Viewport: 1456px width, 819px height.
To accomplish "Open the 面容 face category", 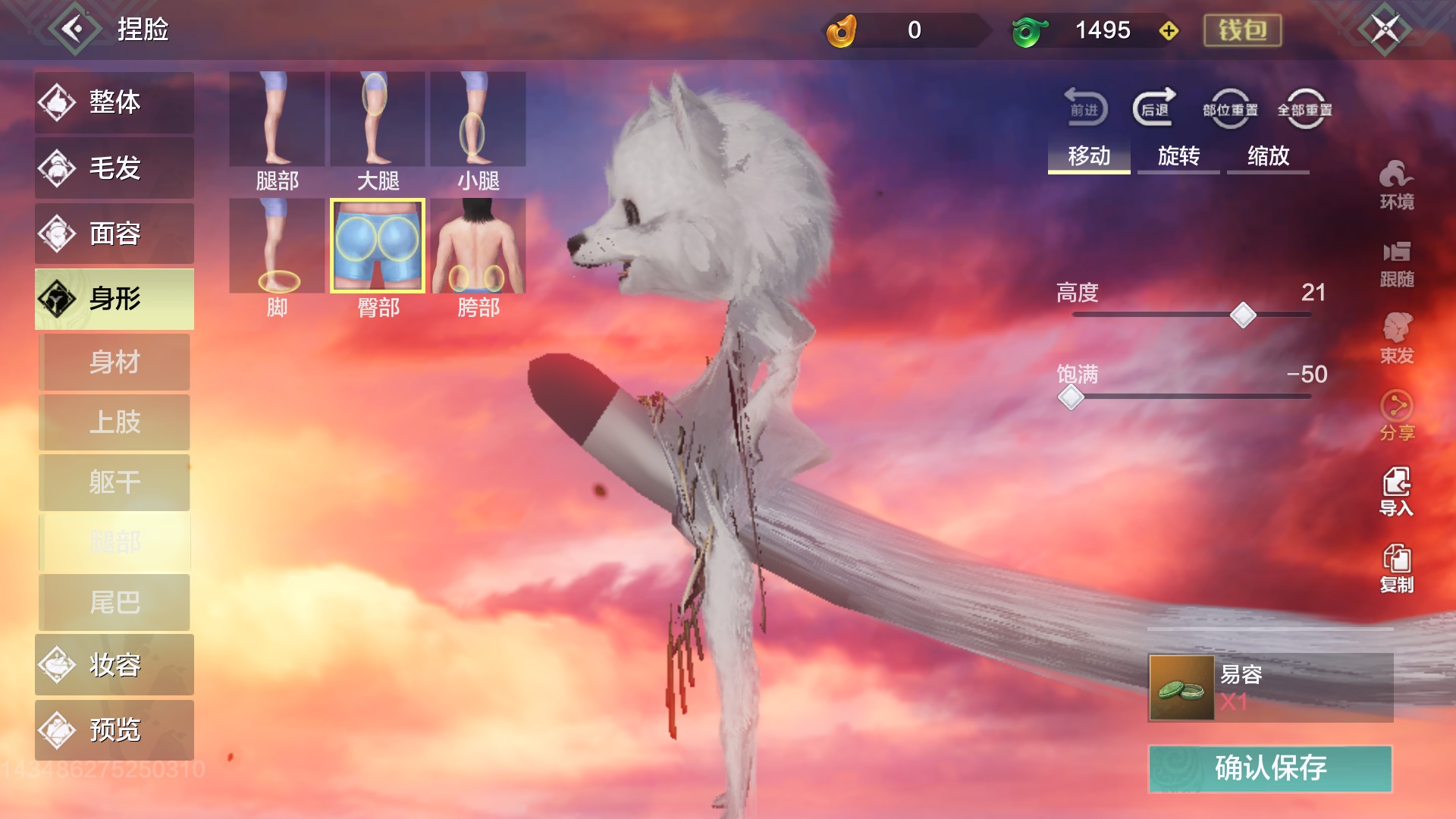I will point(115,234).
